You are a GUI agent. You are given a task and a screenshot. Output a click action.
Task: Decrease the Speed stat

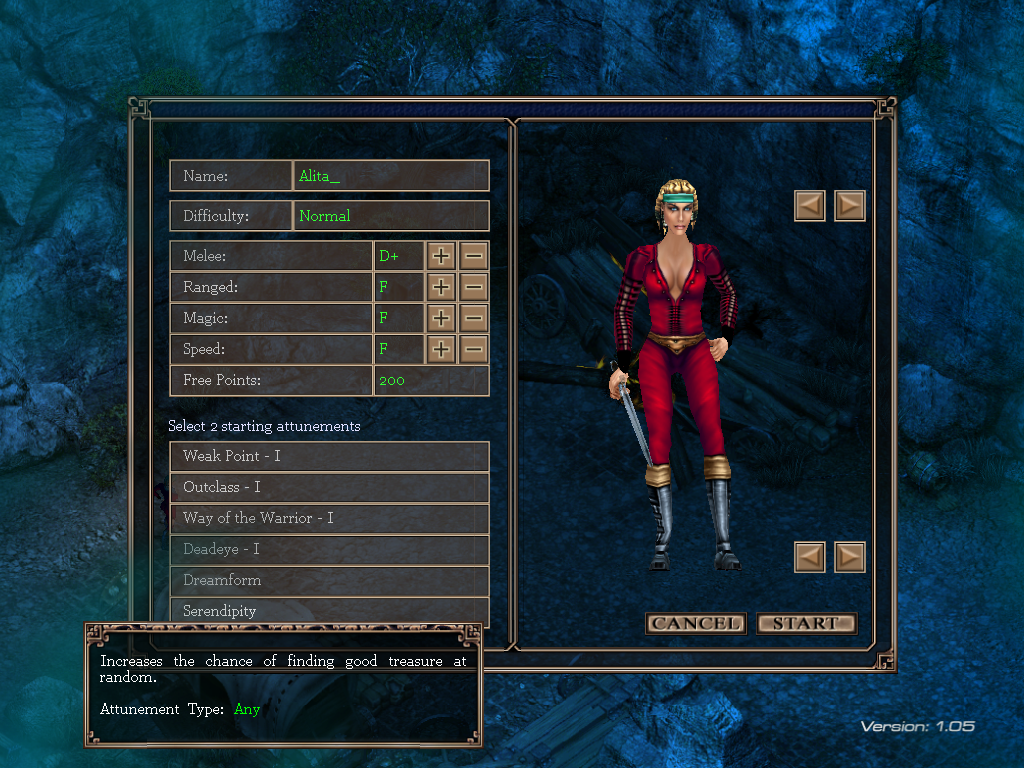pyautogui.click(x=474, y=349)
